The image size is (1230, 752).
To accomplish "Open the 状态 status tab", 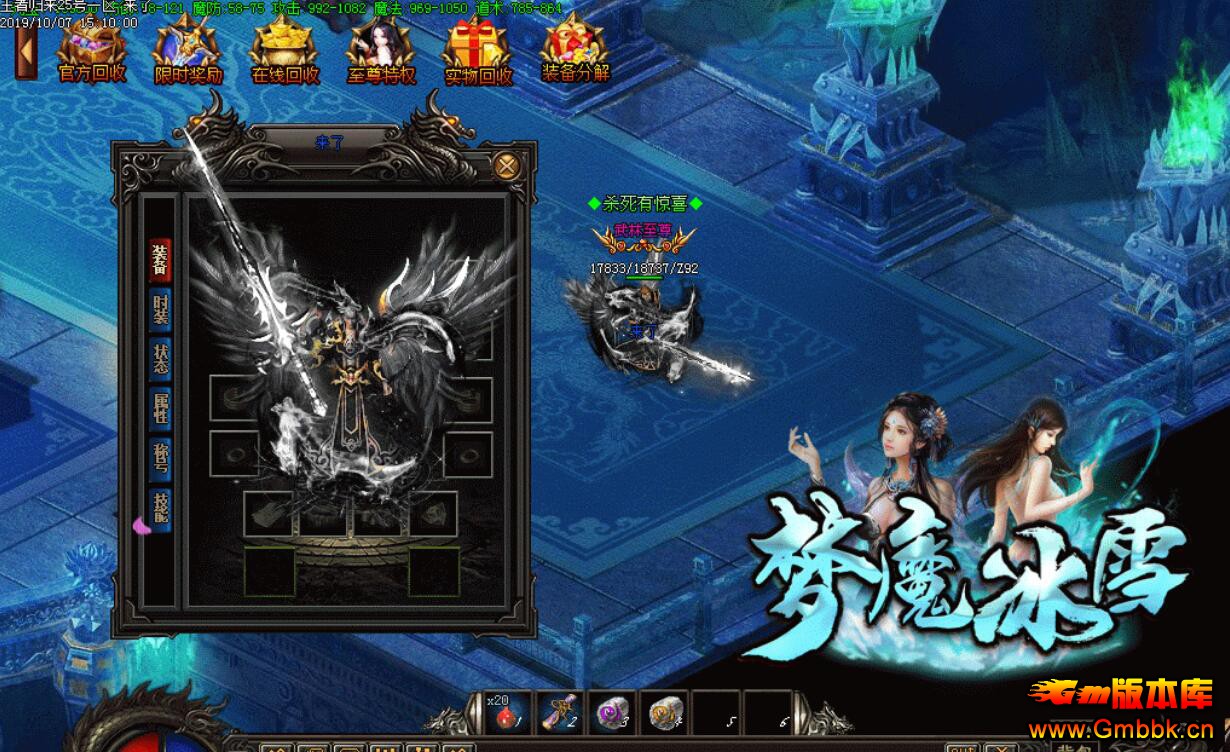I will point(160,361).
